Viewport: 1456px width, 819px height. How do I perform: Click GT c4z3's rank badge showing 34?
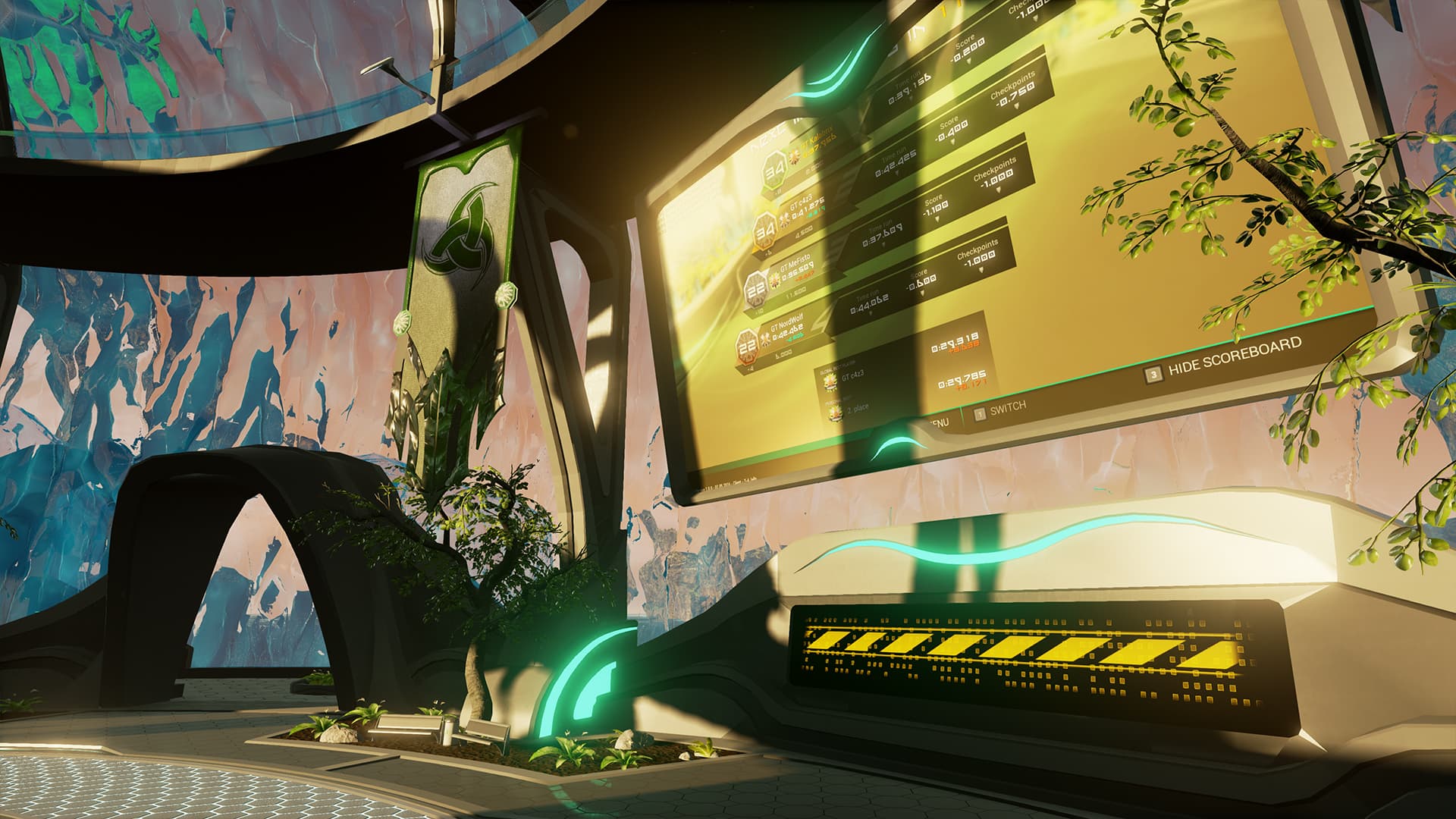764,229
